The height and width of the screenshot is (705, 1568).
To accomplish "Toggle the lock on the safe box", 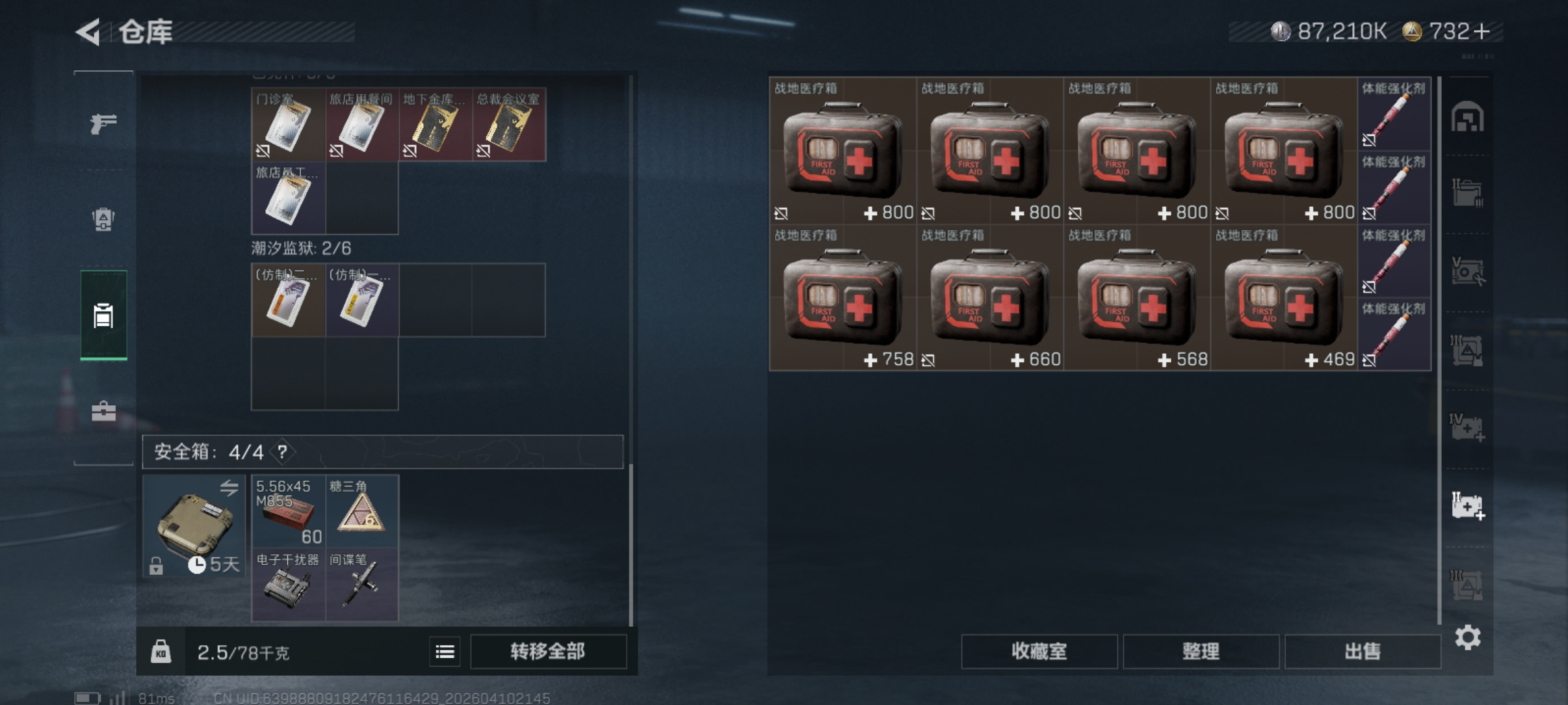I will coord(157,565).
